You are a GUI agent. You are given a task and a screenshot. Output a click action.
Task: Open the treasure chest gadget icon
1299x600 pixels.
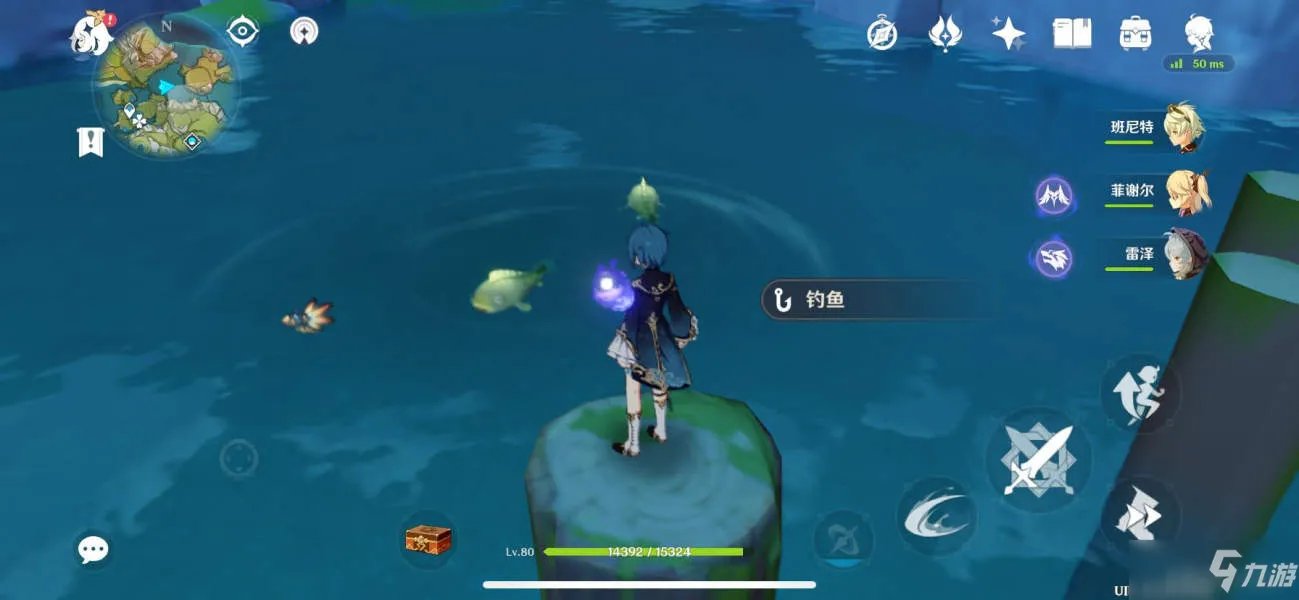coord(428,540)
